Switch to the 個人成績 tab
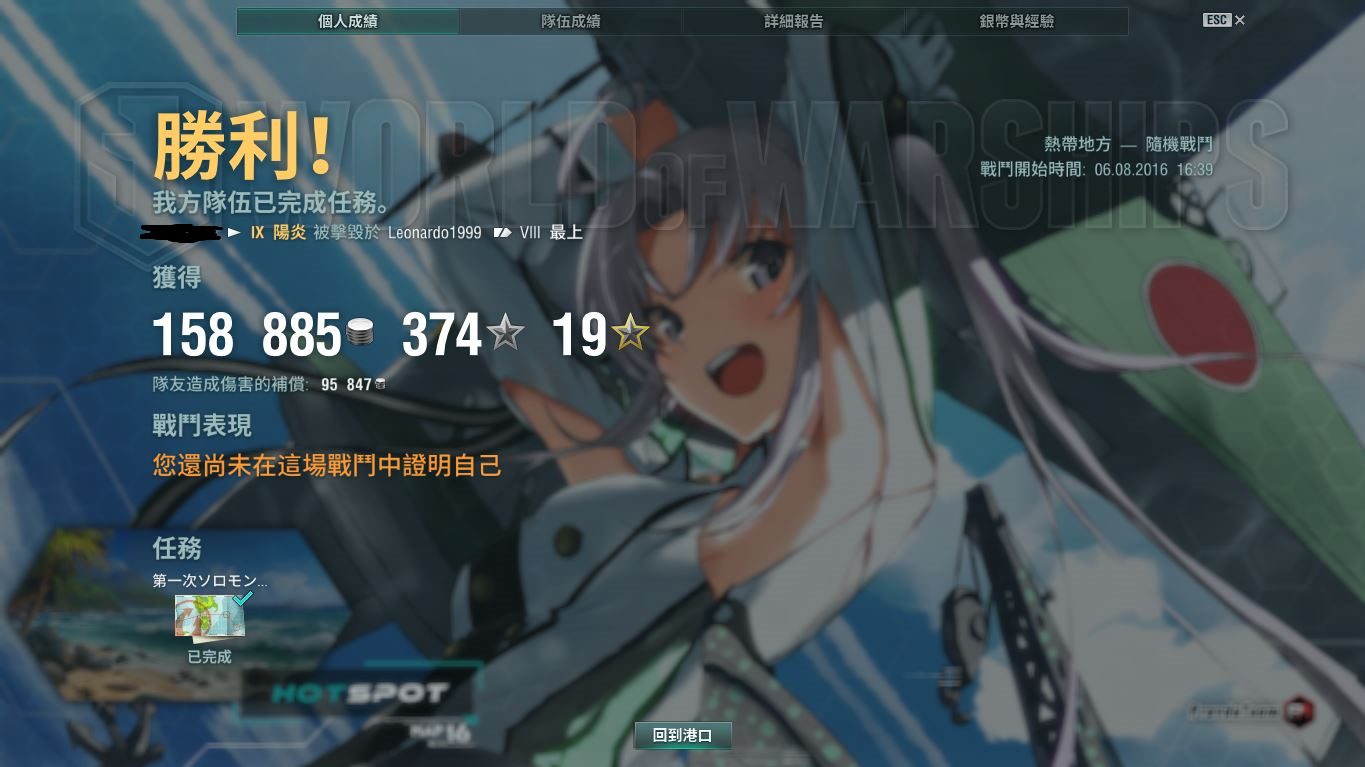 tap(348, 21)
